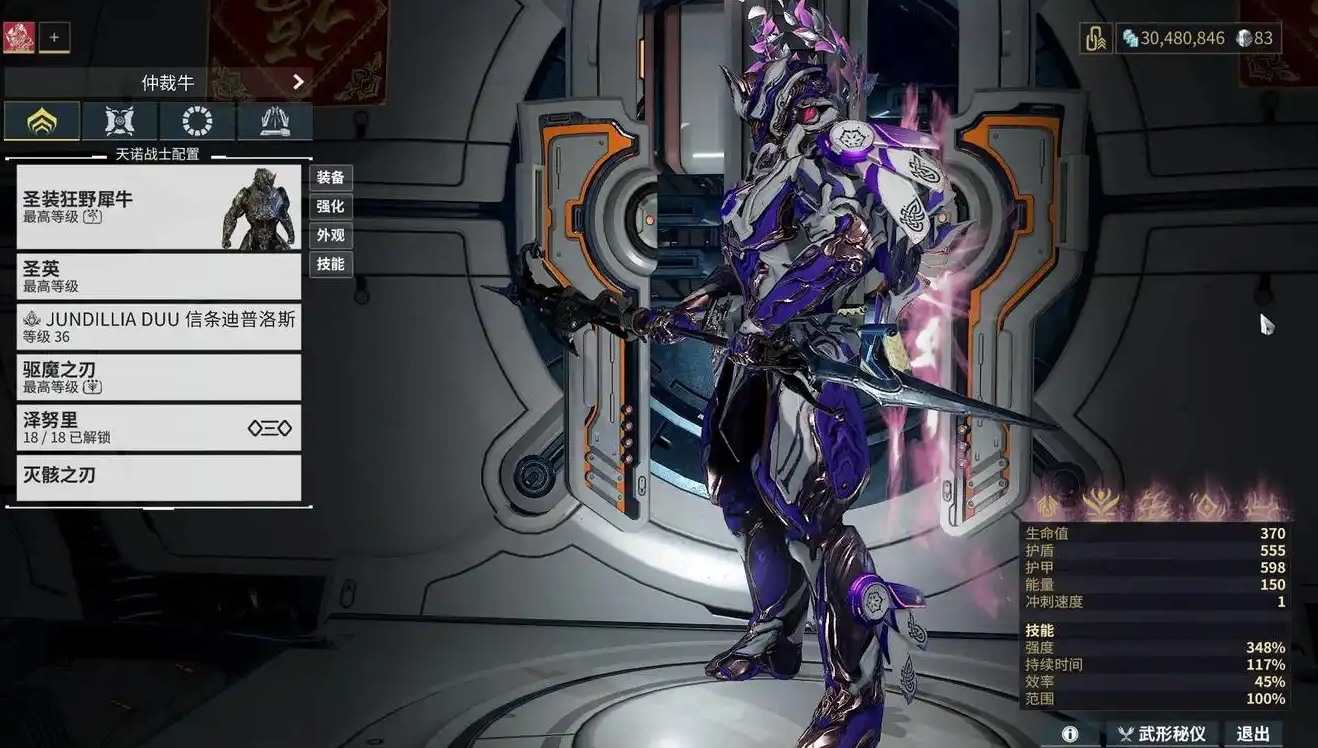Screen dimensions: 1318x748
Task: Open the 泽努里 focus school slot
Action: click(158, 427)
